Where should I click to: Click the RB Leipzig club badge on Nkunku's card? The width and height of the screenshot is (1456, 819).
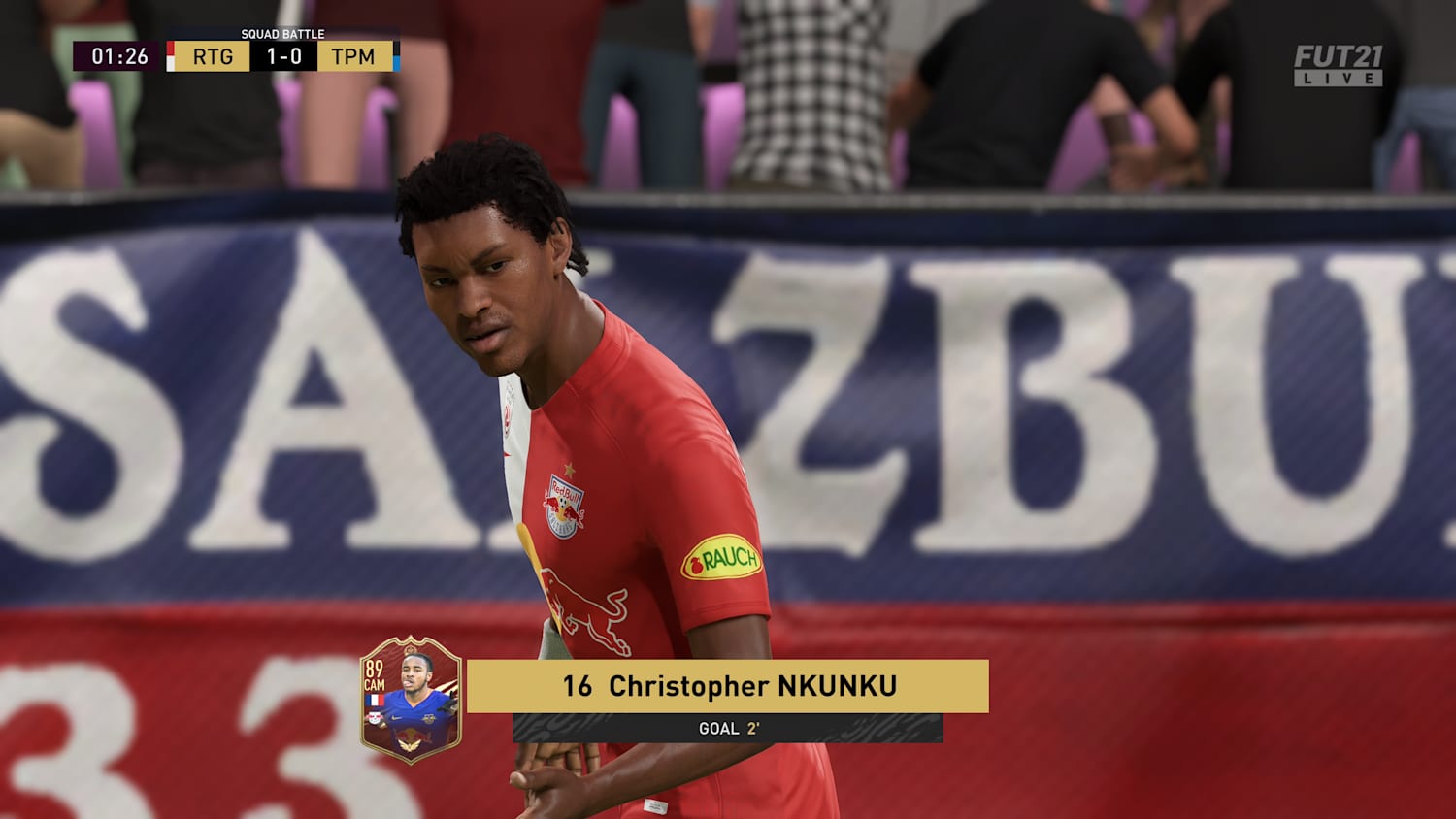coord(374,719)
